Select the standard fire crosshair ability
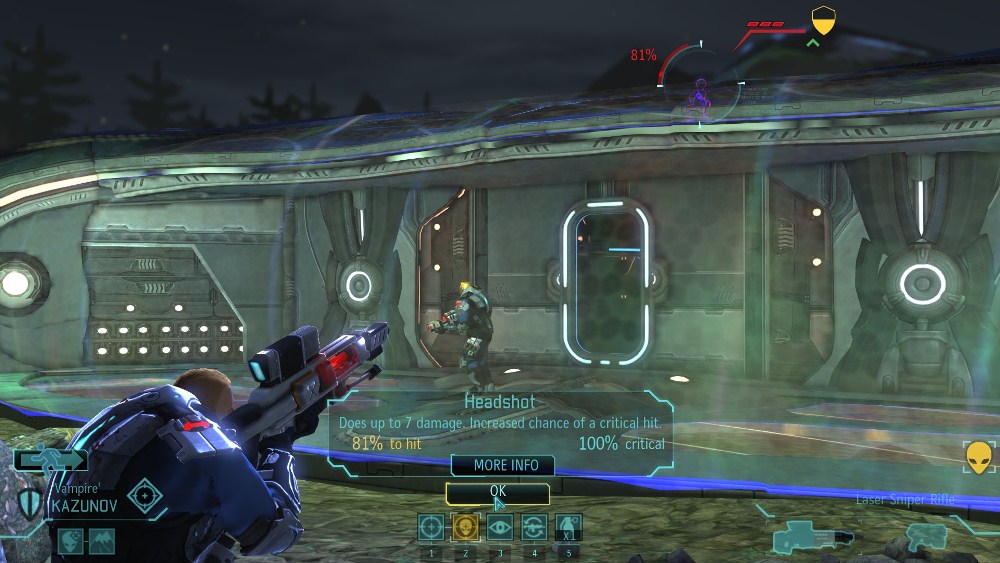 [431, 527]
